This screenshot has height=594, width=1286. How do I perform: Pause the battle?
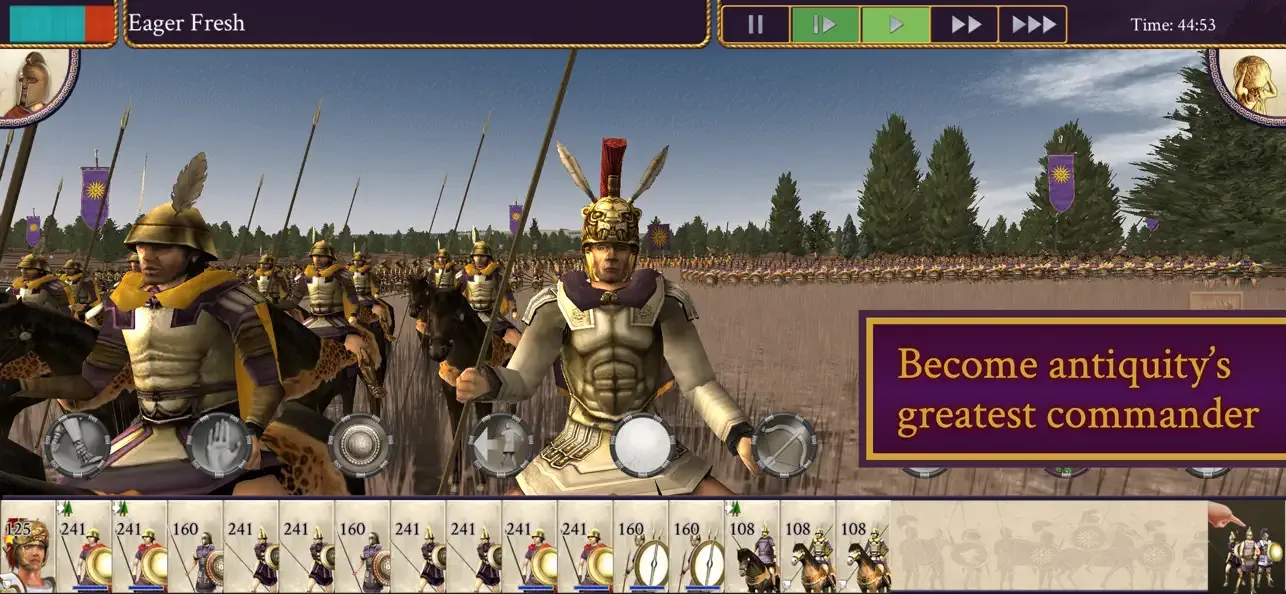pyautogui.click(x=755, y=25)
